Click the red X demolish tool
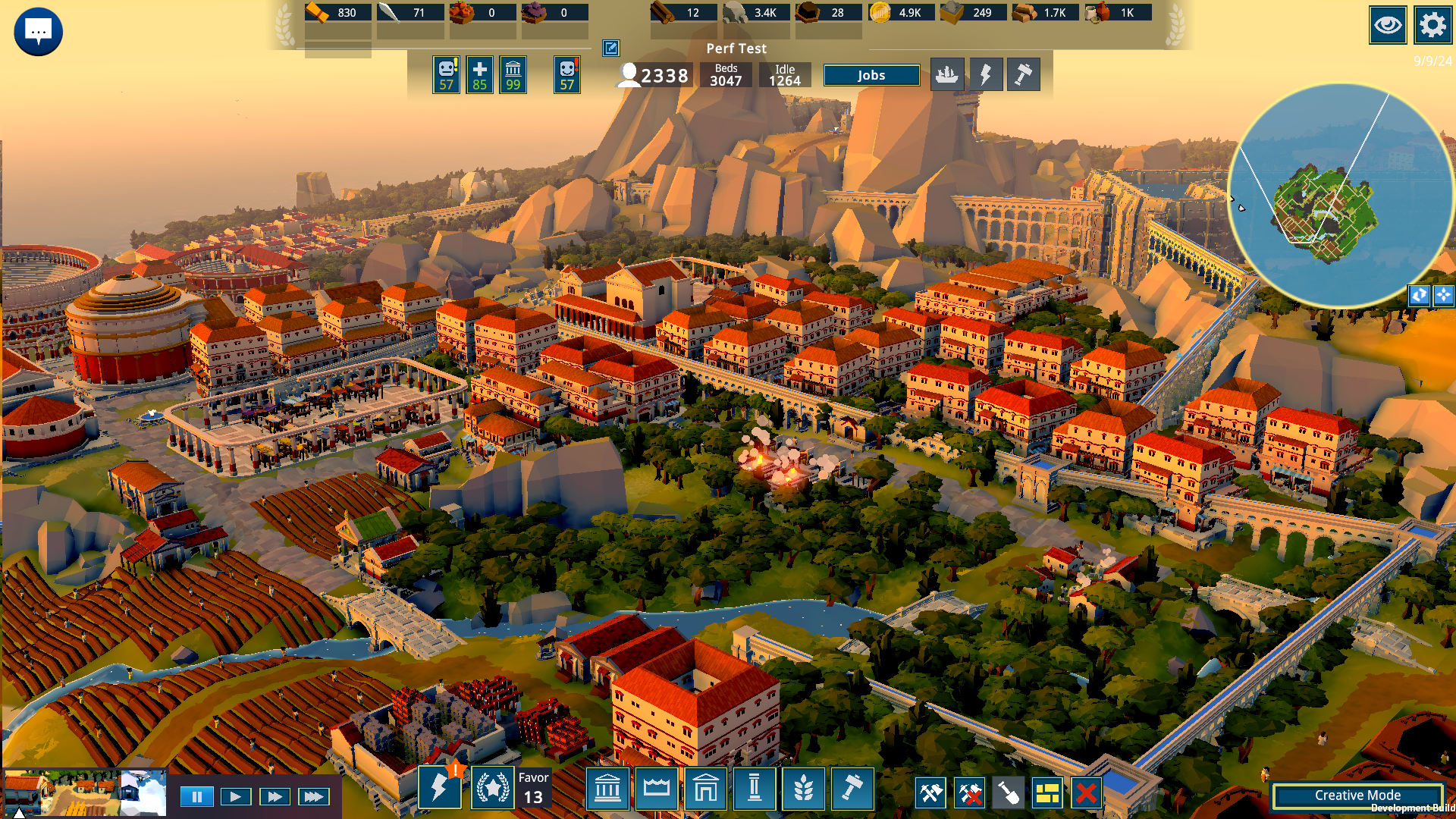1456x819 pixels. (1086, 793)
